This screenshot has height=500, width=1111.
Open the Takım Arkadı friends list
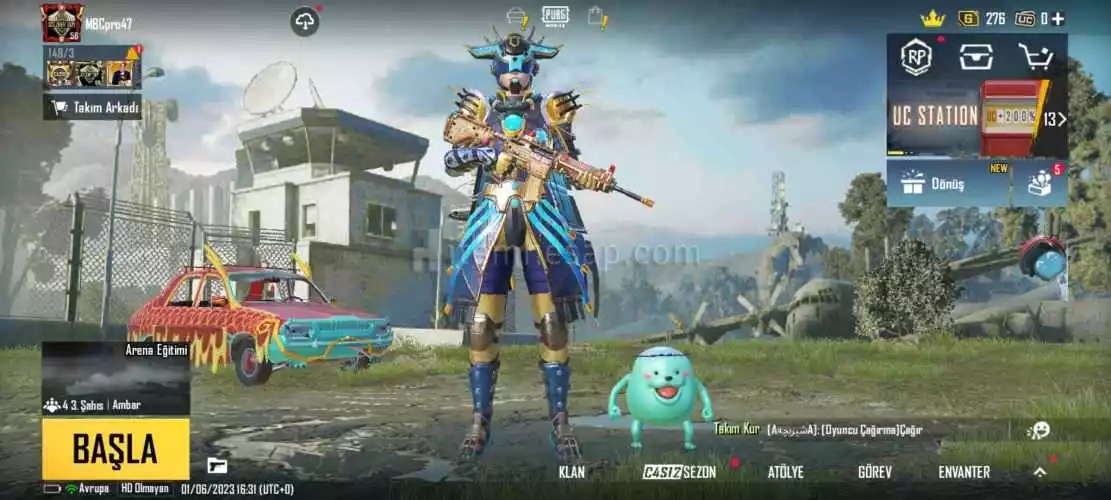92,107
